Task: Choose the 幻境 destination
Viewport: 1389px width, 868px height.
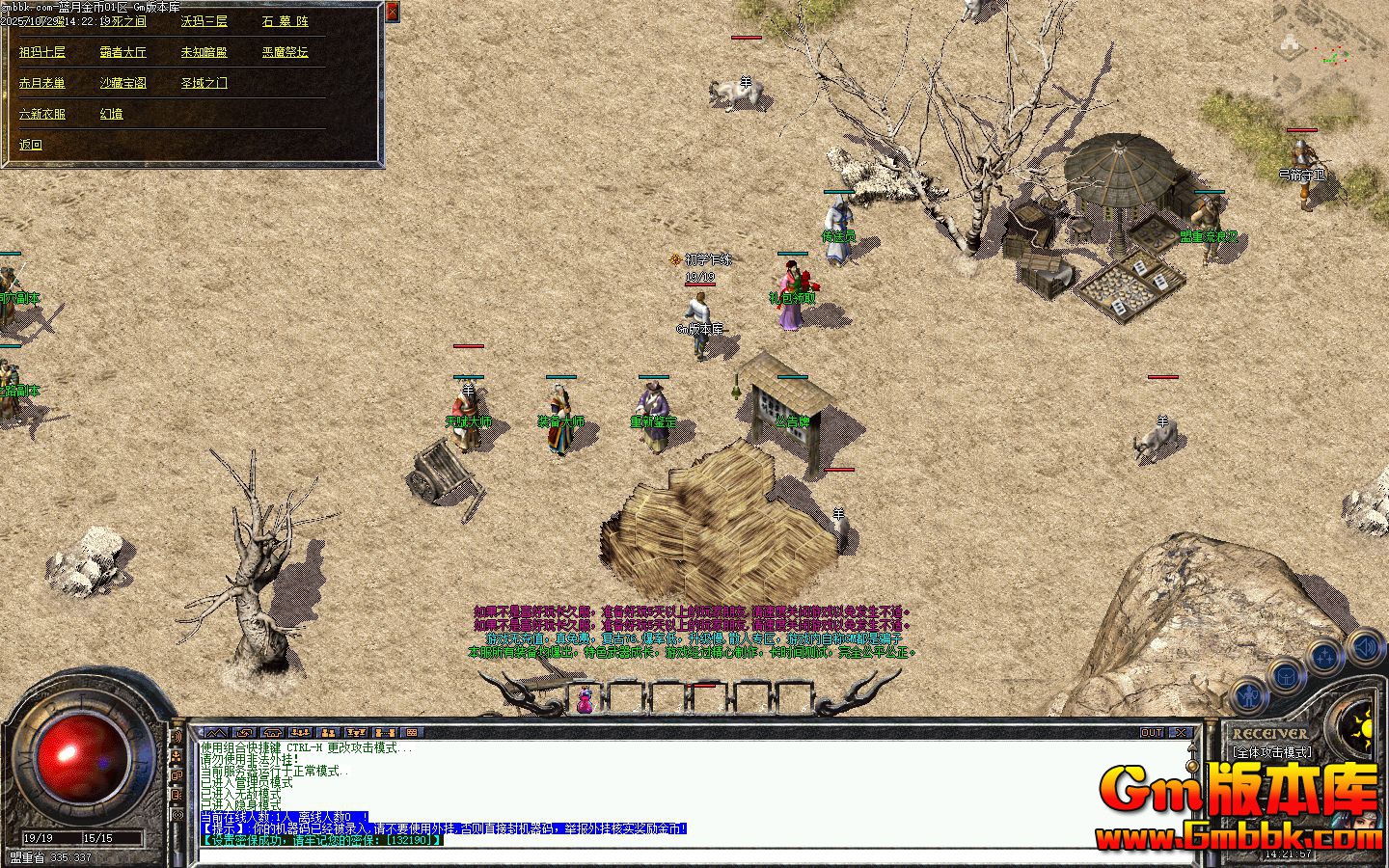Action: (112, 114)
